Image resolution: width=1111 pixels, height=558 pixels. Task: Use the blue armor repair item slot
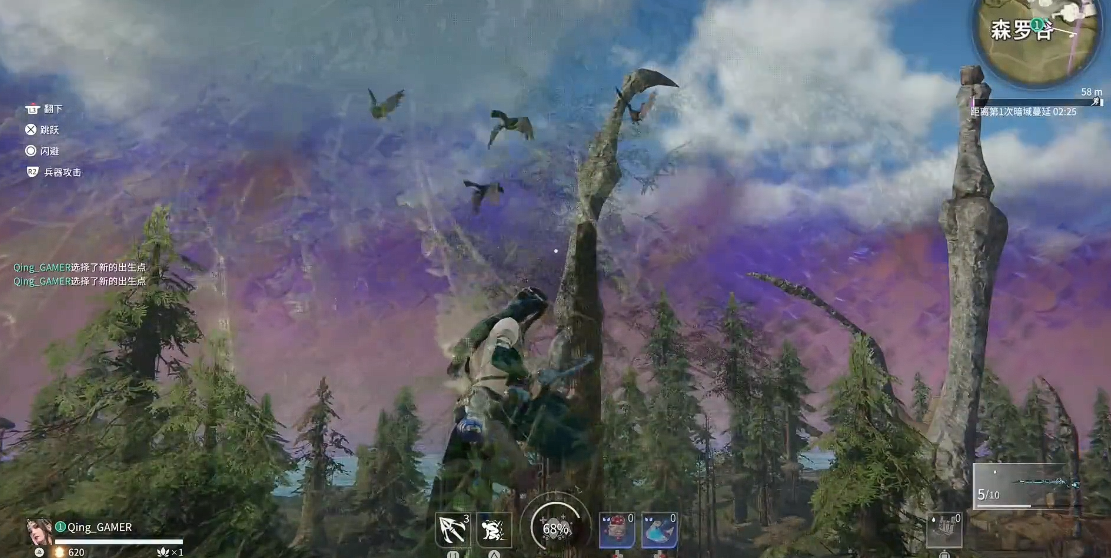[658, 529]
